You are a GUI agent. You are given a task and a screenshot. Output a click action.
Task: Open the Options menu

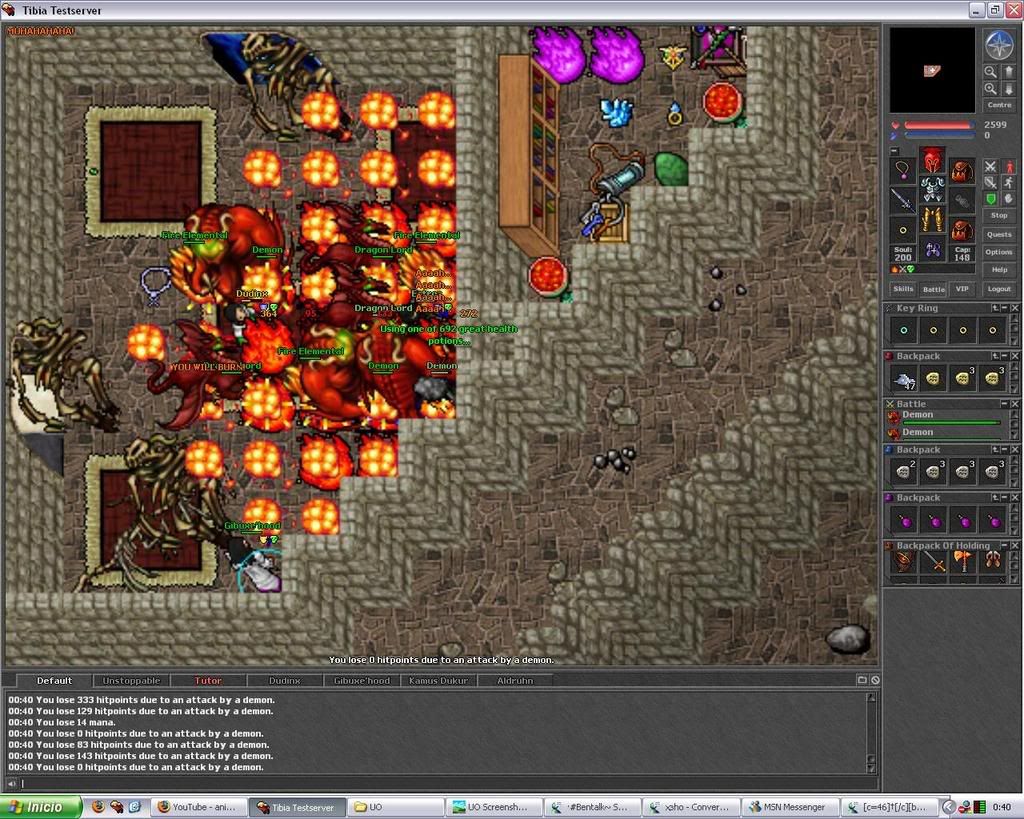998,252
